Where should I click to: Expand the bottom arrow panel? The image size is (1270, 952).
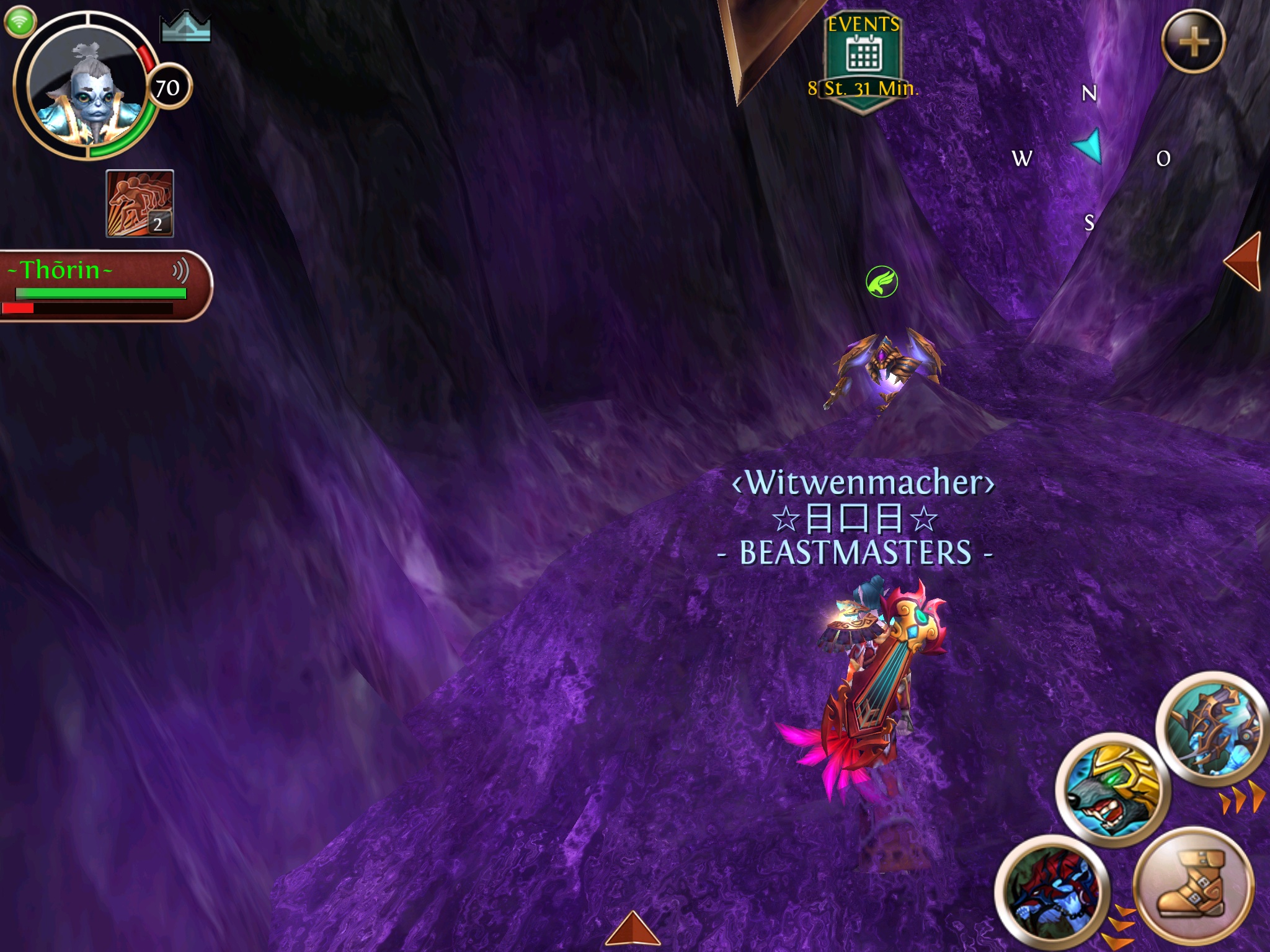pyautogui.click(x=633, y=930)
